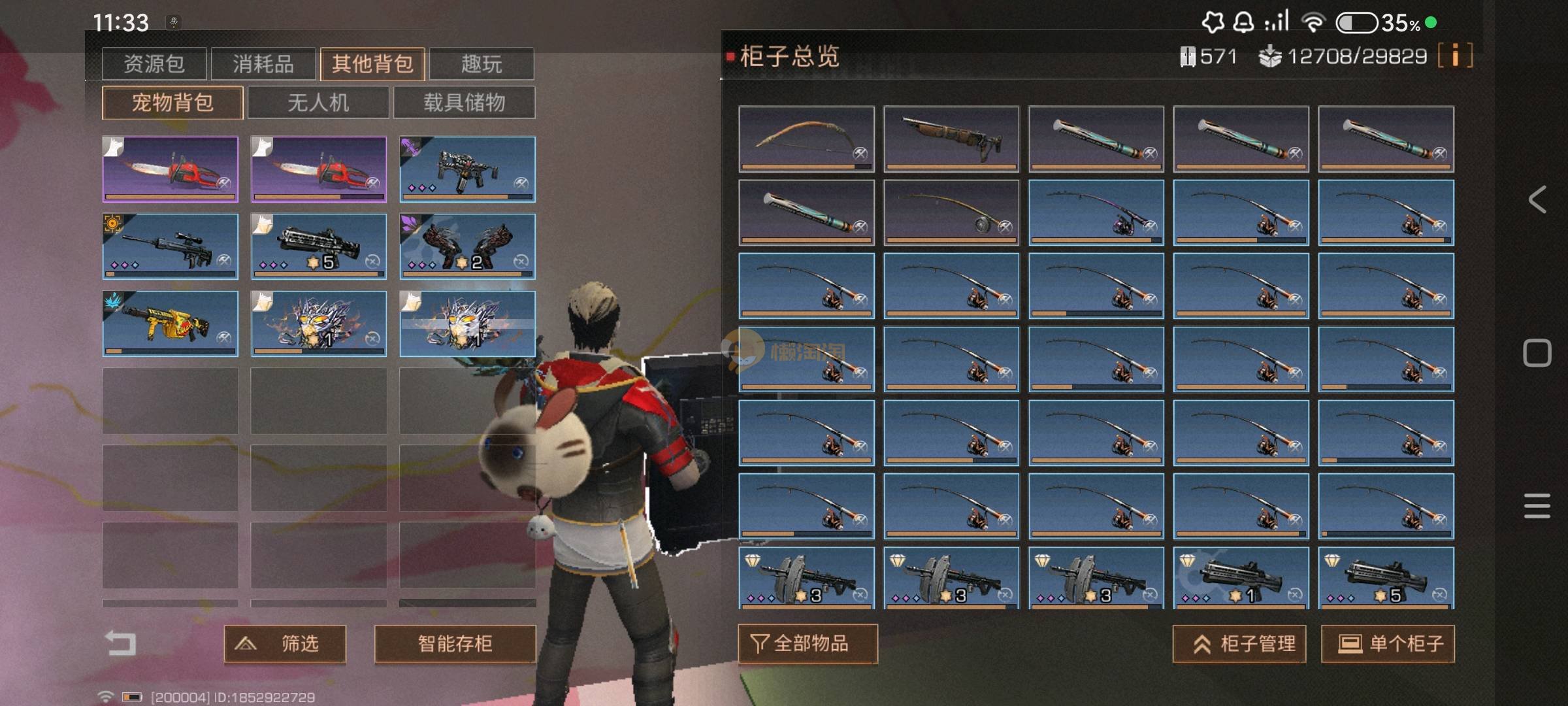Choose the 宠物背包 sub-tab

pos(172,102)
